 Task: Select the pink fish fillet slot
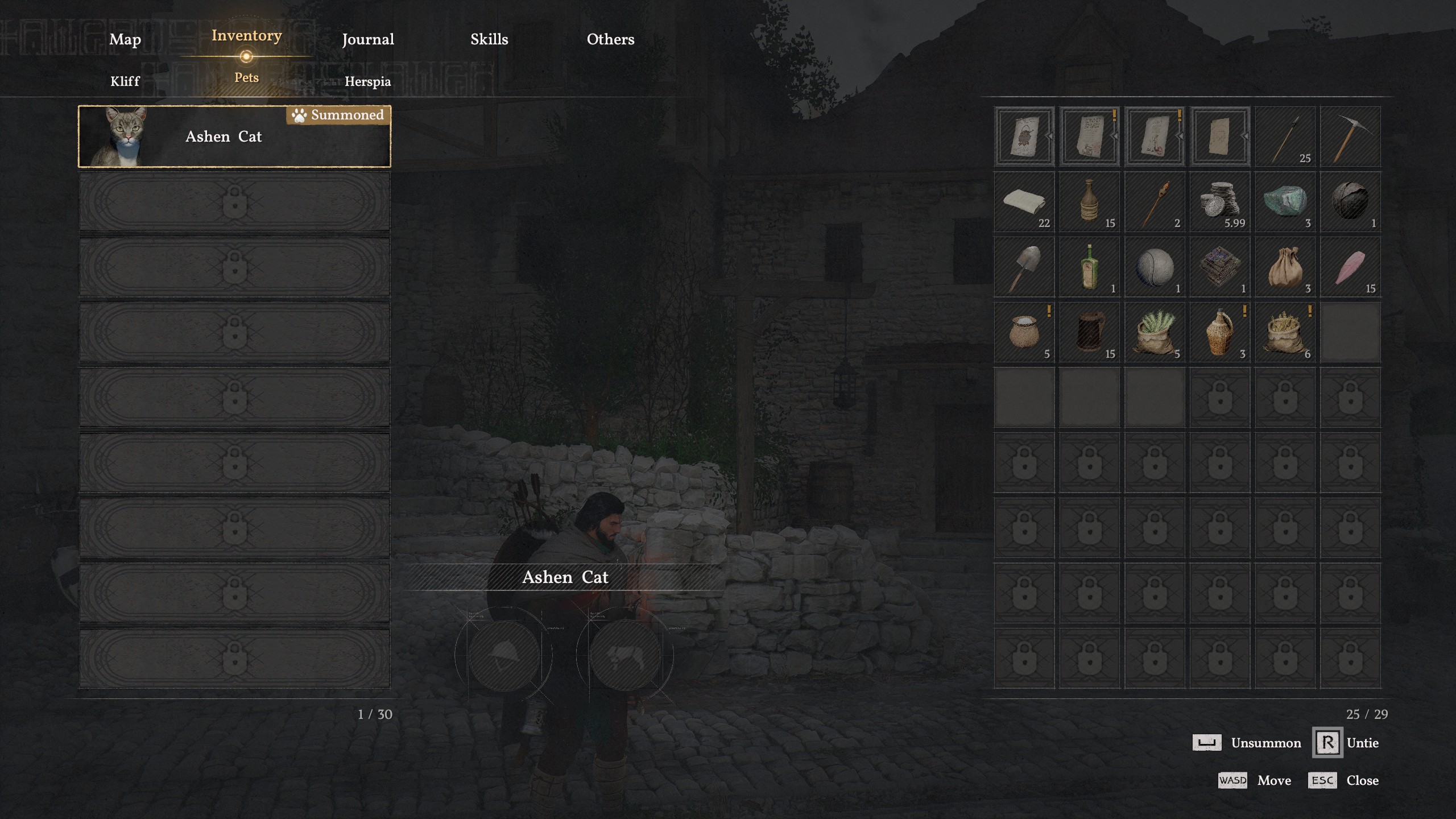pos(1350,267)
